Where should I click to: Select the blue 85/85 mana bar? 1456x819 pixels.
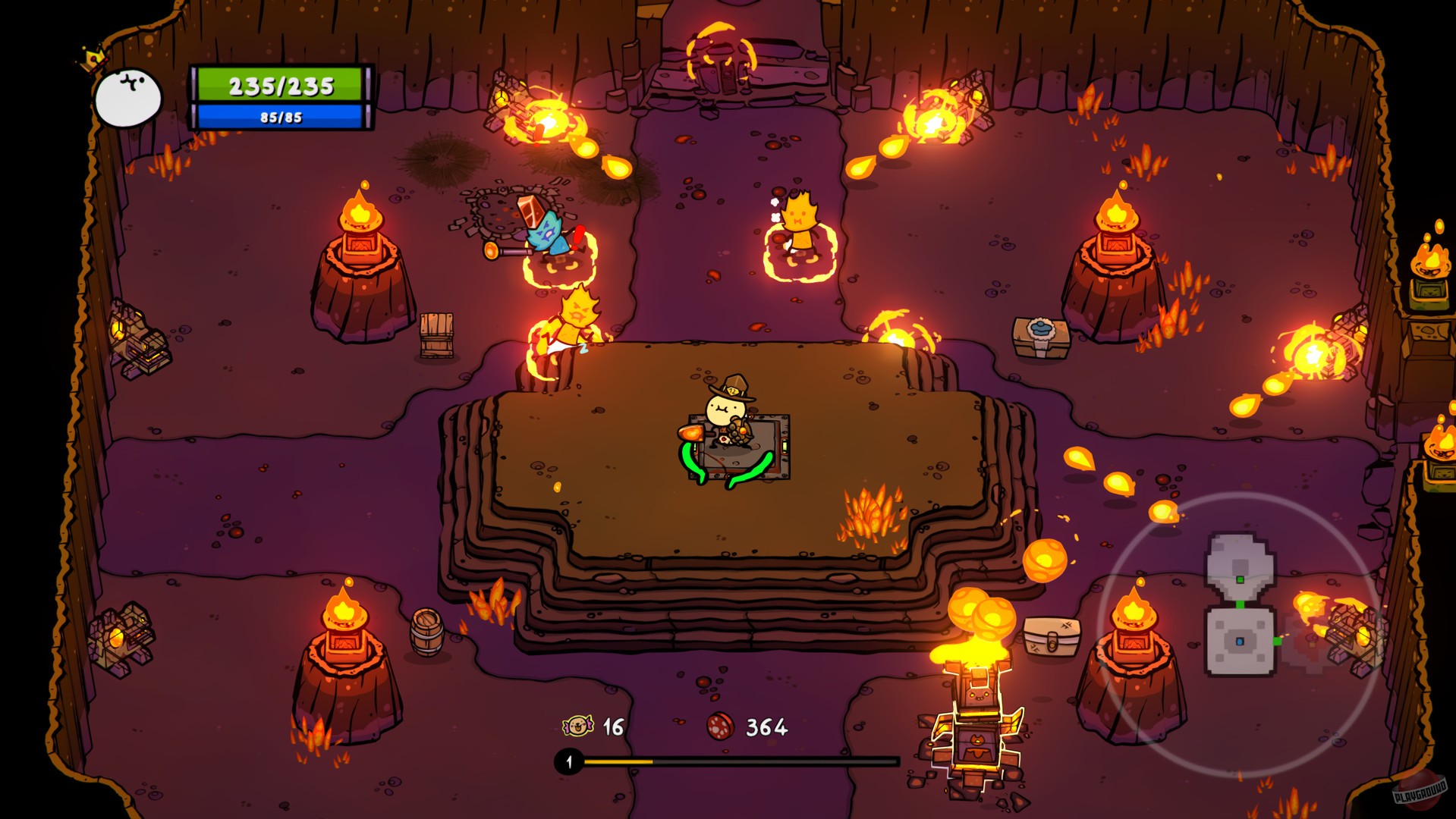pos(278,118)
